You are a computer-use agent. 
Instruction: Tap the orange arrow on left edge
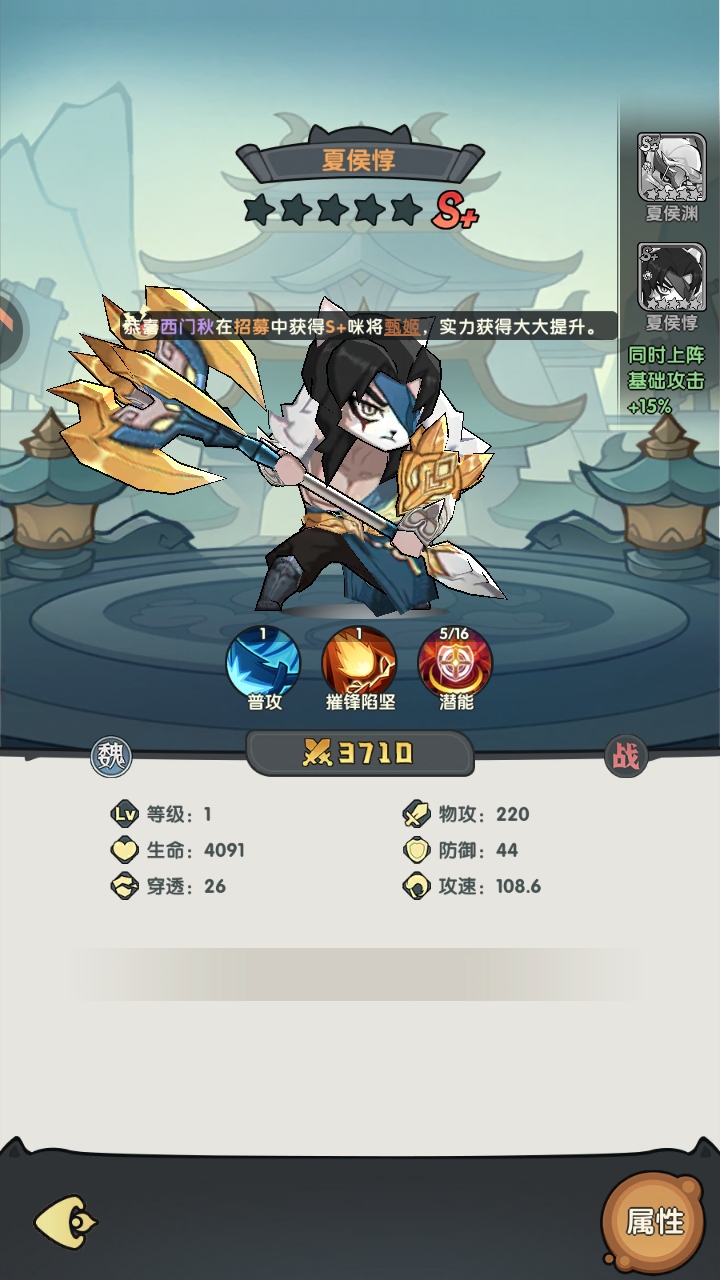click(8, 322)
